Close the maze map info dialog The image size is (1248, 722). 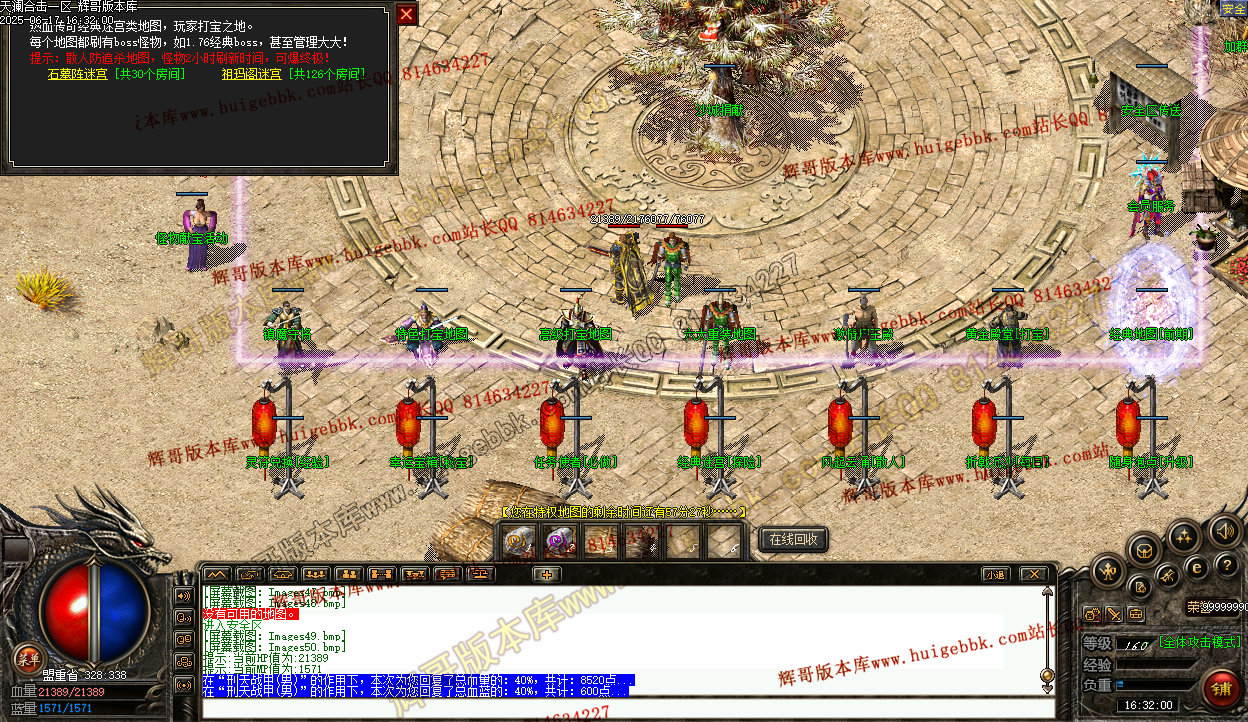406,14
